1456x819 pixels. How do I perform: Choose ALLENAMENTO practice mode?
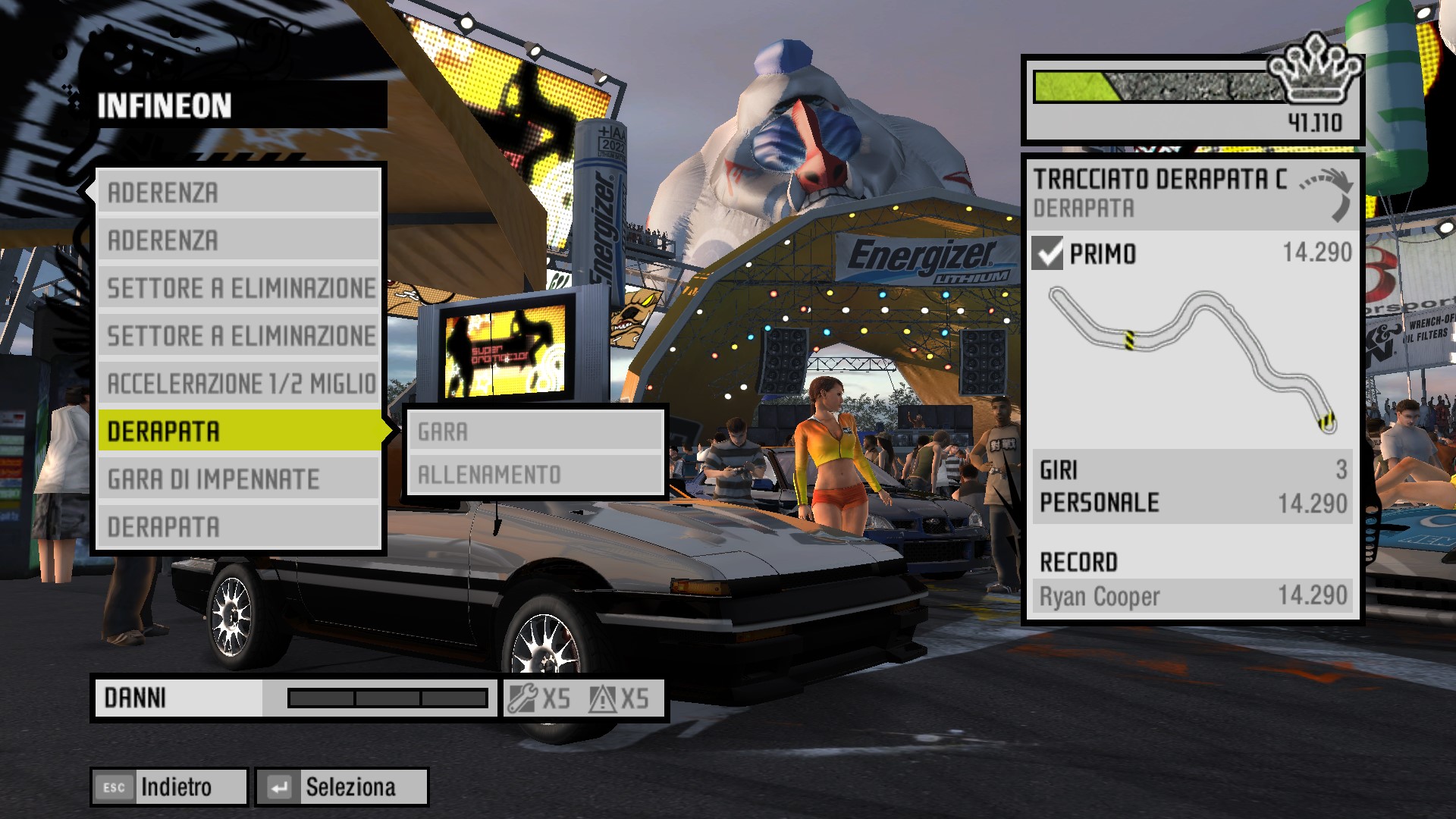pos(535,475)
